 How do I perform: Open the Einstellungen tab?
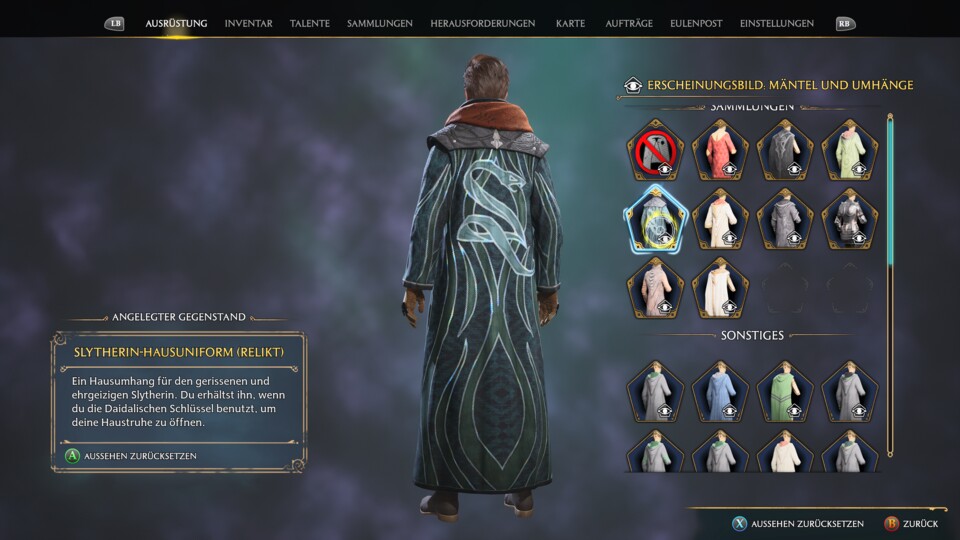click(x=776, y=23)
